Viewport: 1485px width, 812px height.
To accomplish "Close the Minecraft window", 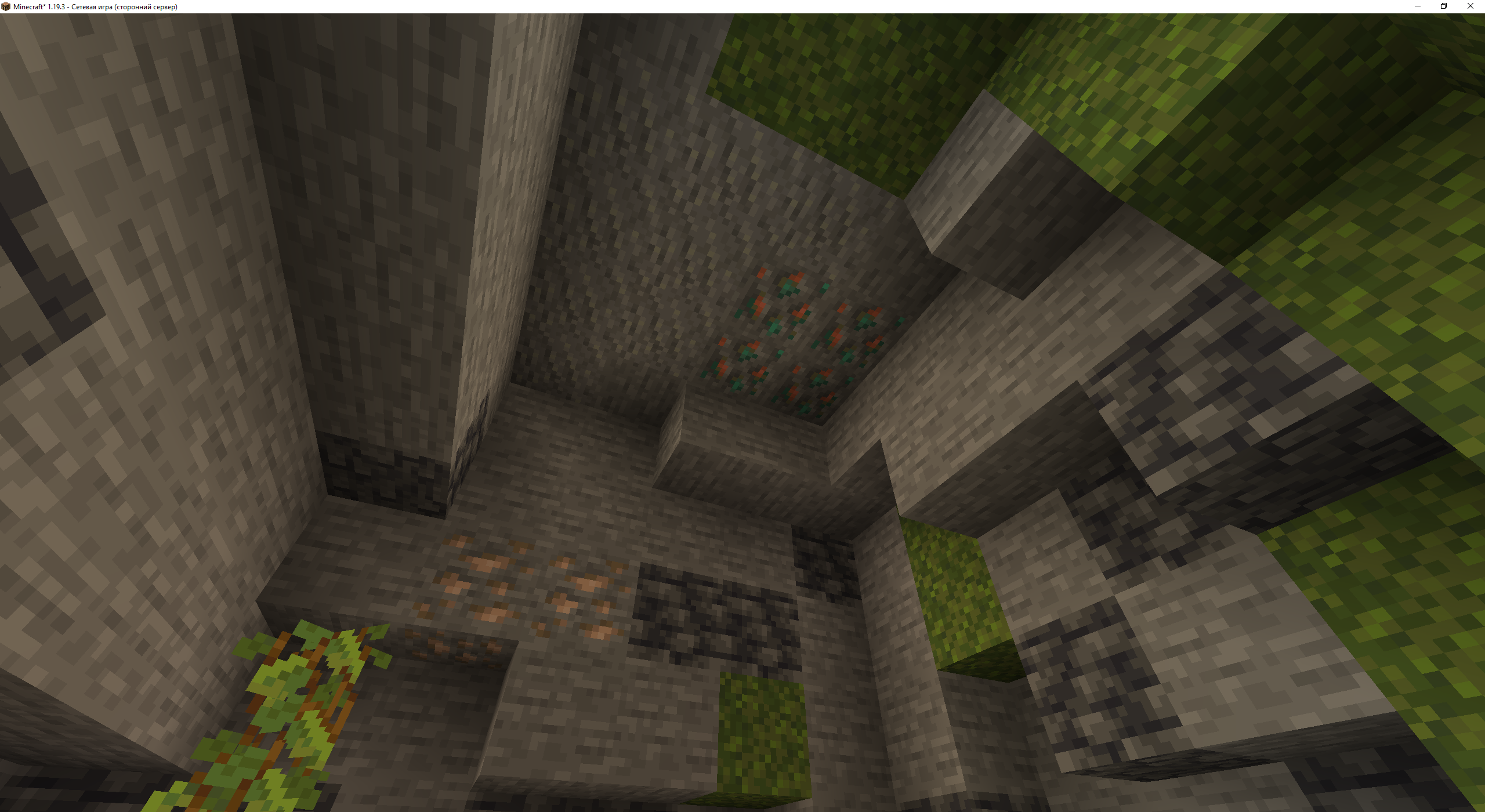I will pyautogui.click(x=1469, y=6).
